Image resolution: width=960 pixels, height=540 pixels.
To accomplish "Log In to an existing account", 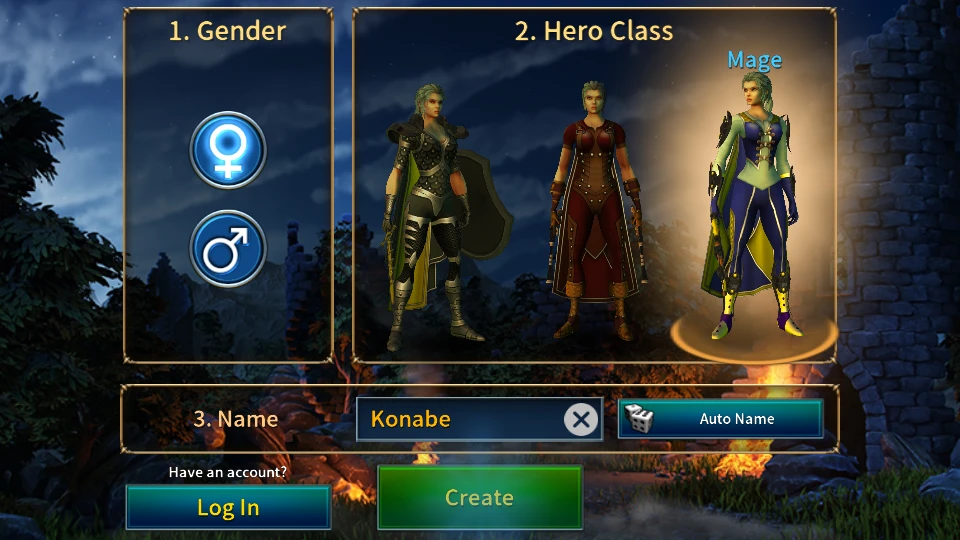I will coord(228,507).
